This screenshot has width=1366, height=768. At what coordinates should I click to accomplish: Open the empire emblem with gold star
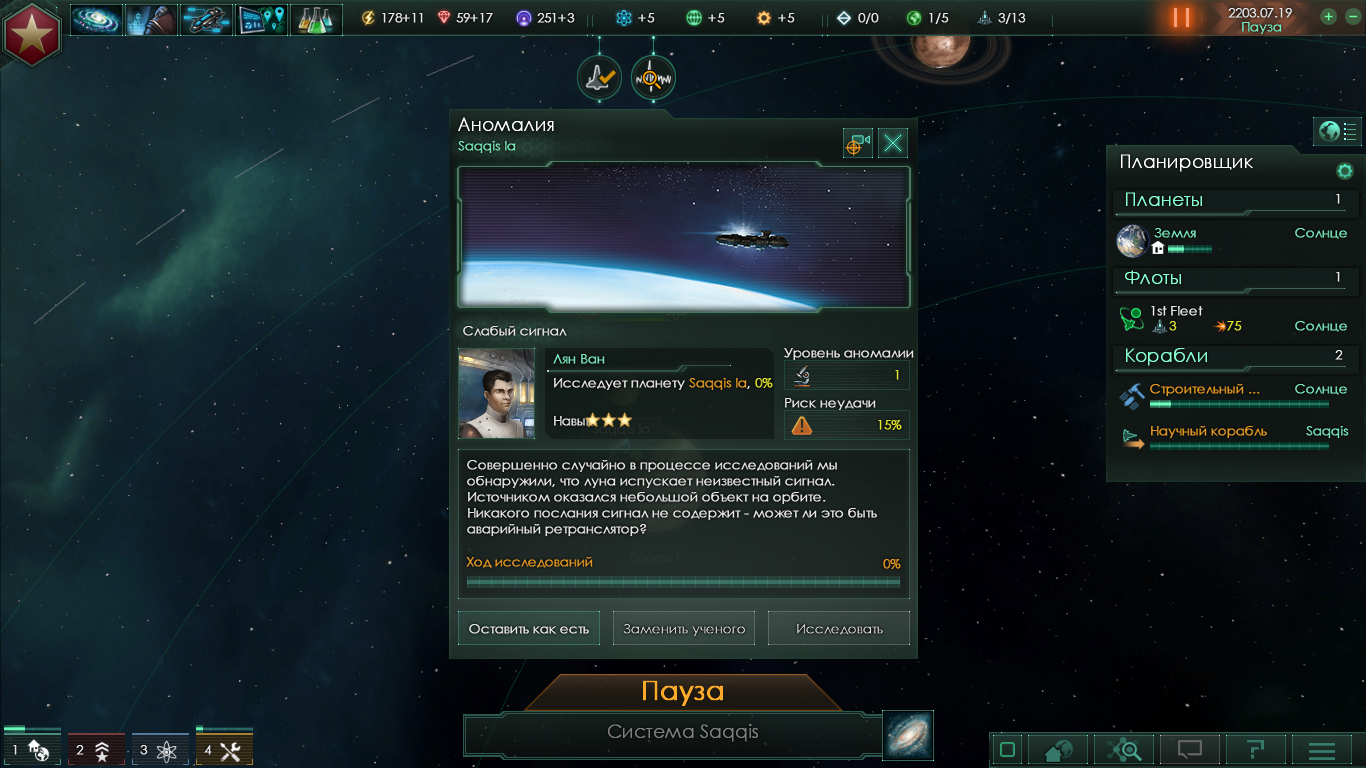[32, 33]
